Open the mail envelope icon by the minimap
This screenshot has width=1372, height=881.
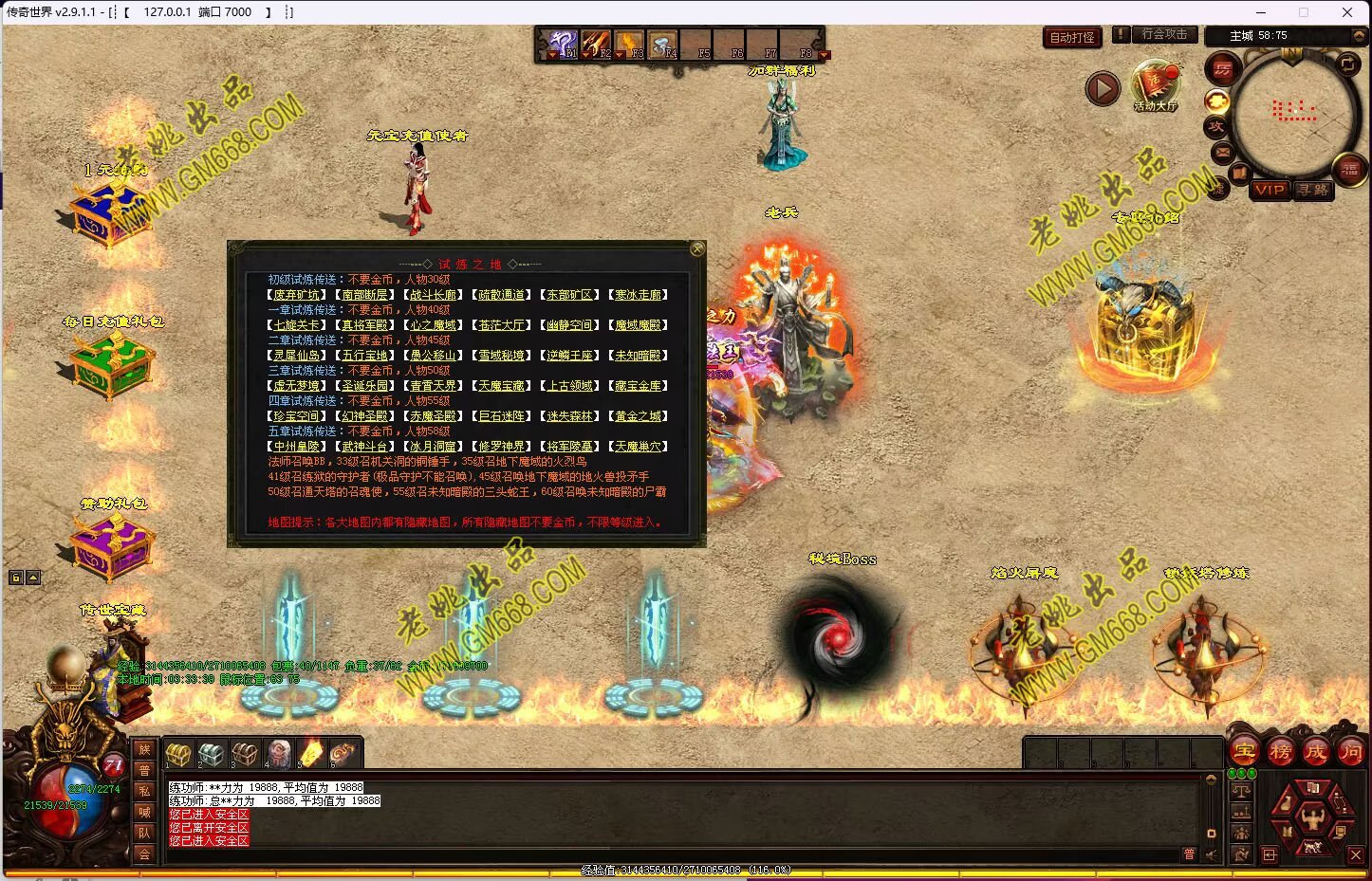pyautogui.click(x=1222, y=152)
